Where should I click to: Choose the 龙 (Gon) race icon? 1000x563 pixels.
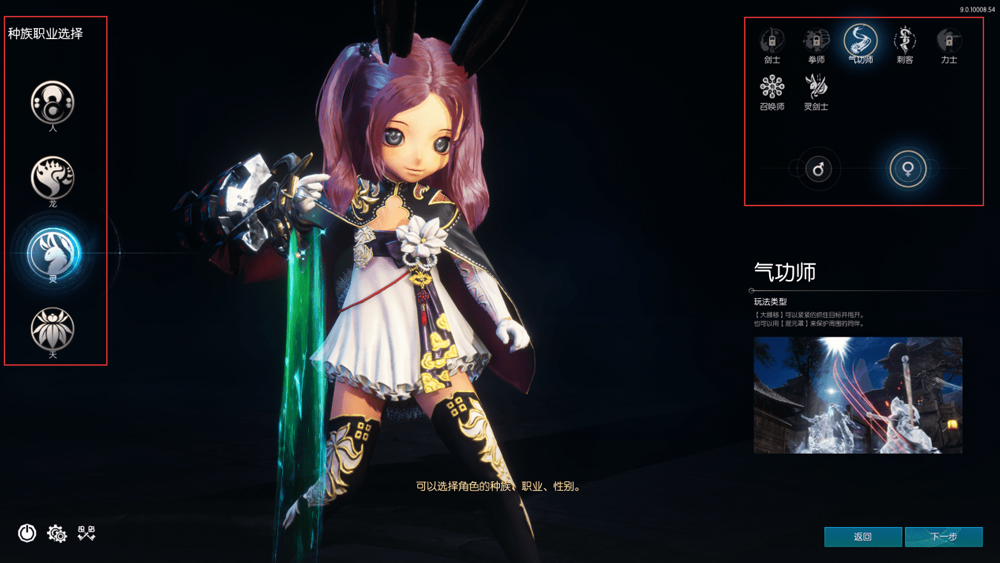53,177
